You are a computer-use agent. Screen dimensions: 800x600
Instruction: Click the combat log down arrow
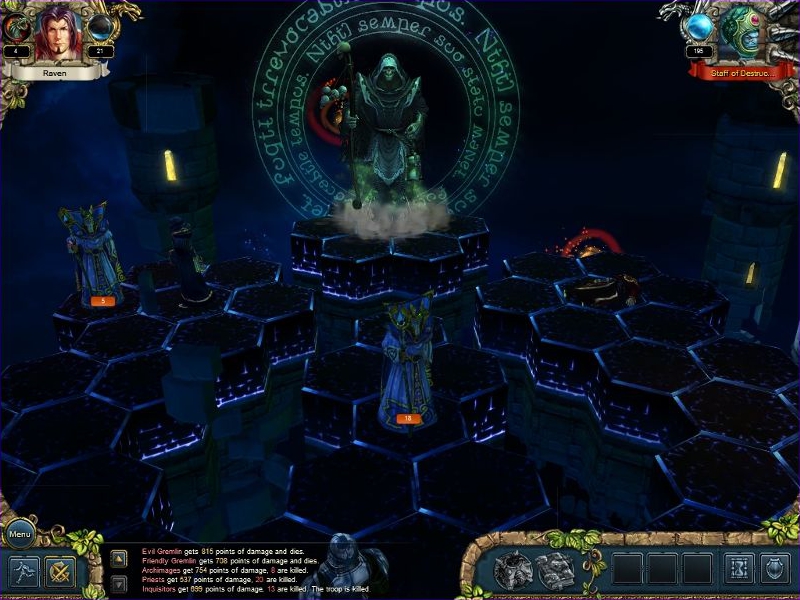click(118, 582)
